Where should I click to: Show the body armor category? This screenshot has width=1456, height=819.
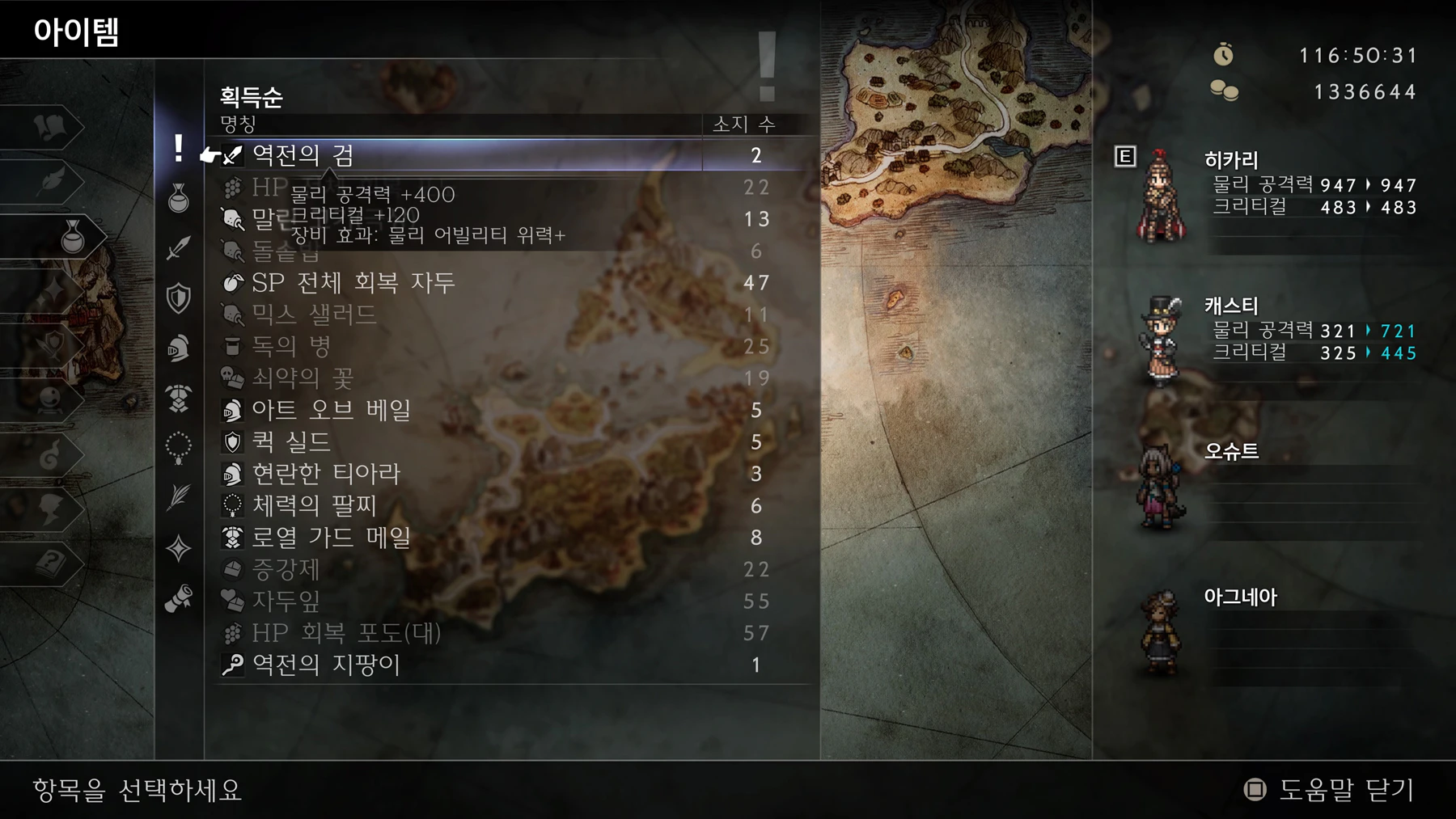pos(179,398)
